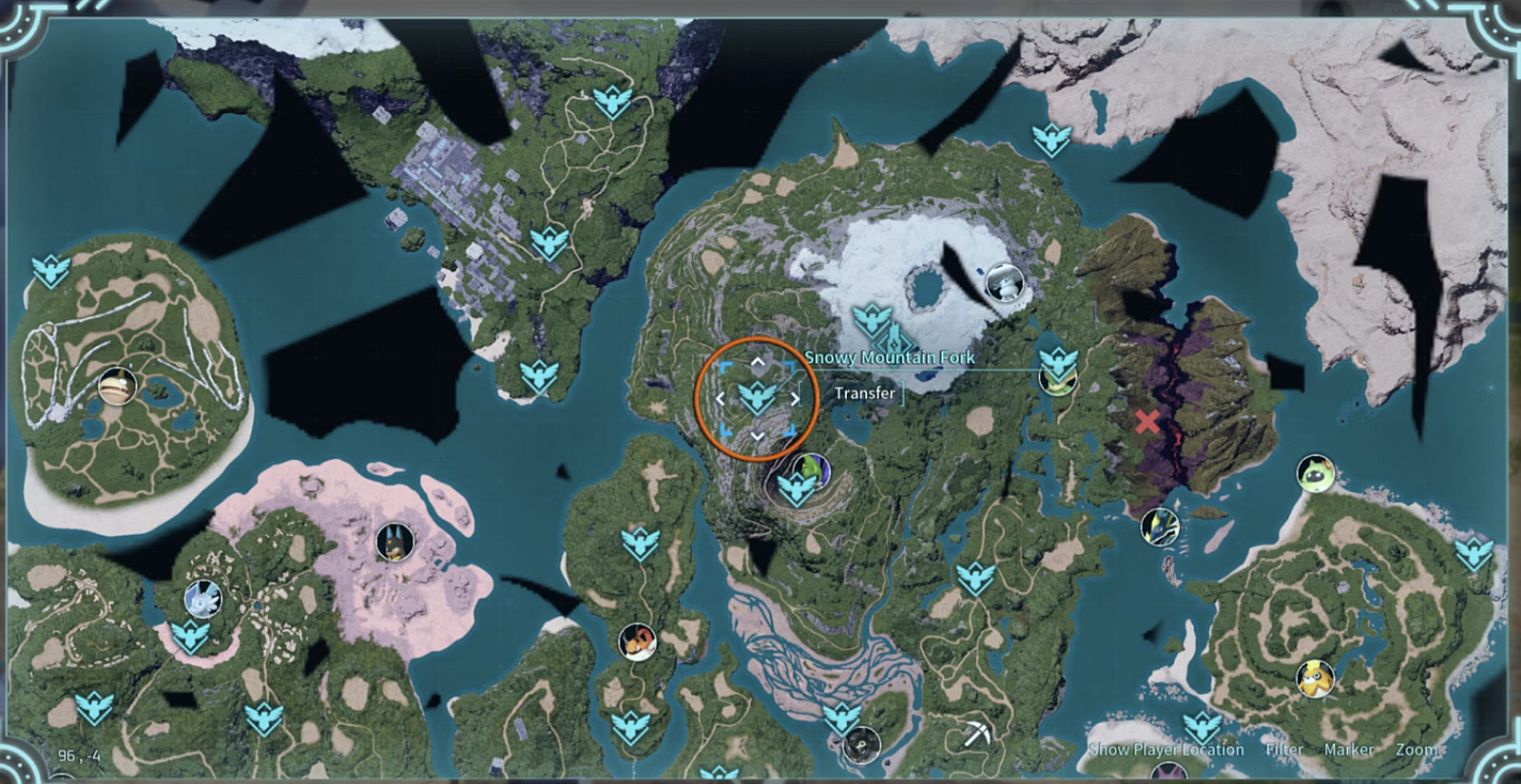Select the black jackal boss icon on pink desert
The width and height of the screenshot is (1521, 784).
395,542
